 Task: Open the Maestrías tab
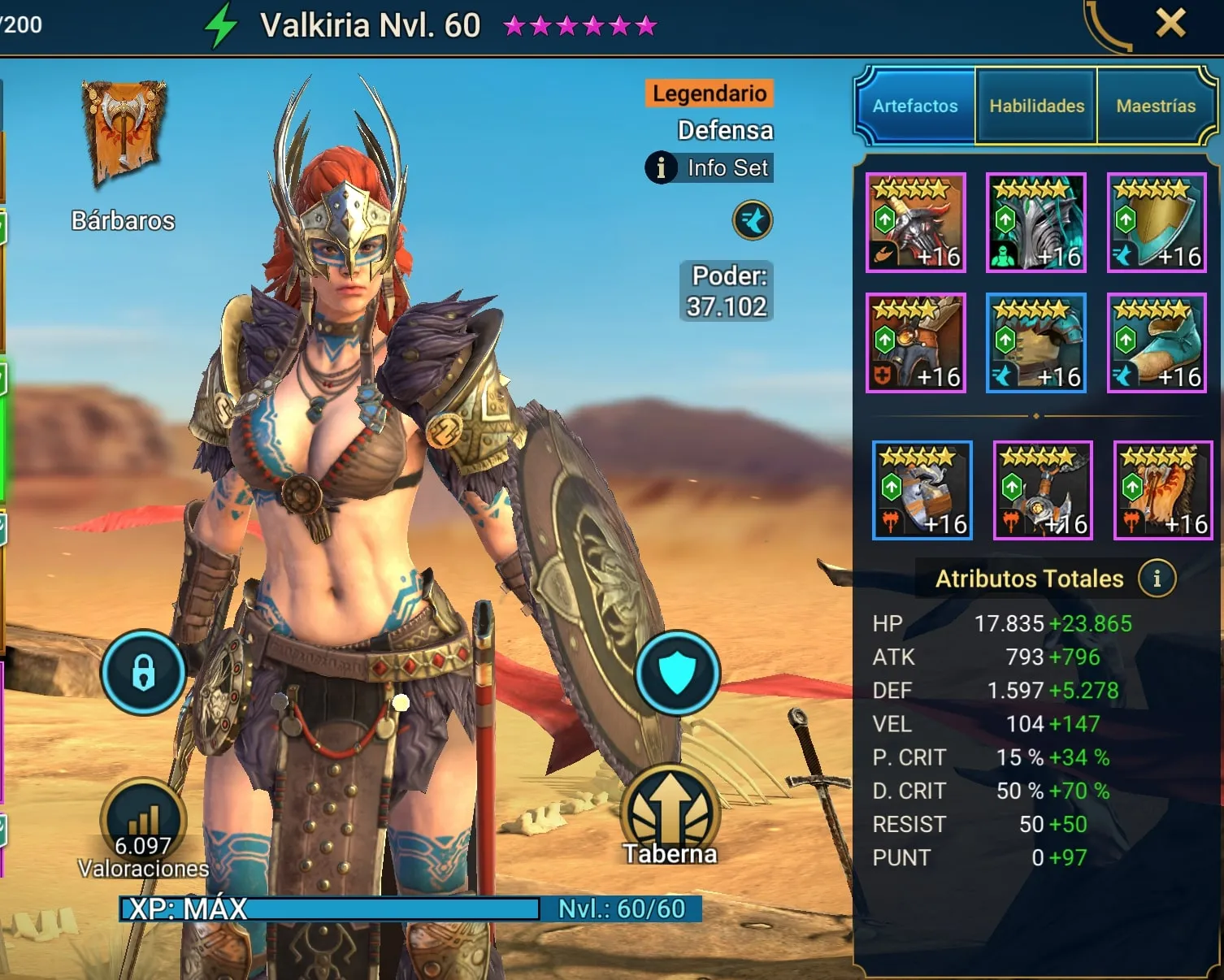(x=1156, y=106)
